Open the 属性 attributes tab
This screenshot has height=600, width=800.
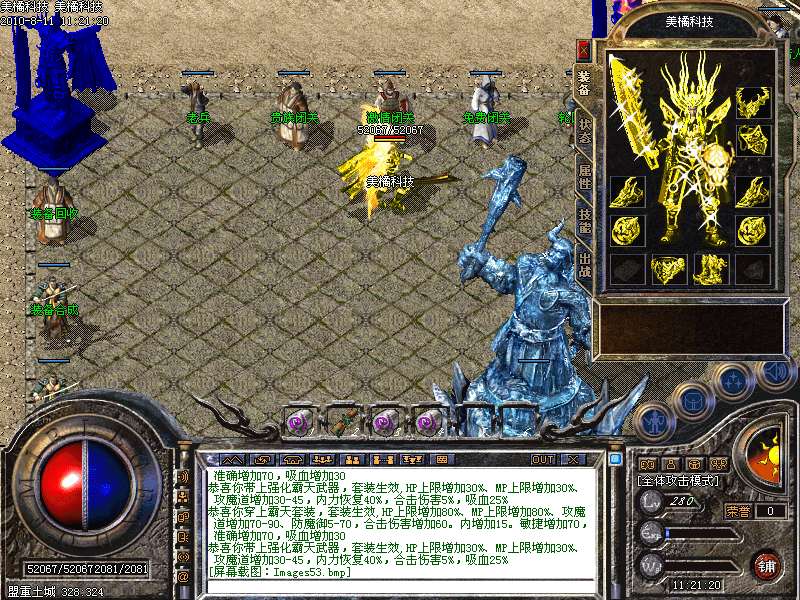coord(584,178)
